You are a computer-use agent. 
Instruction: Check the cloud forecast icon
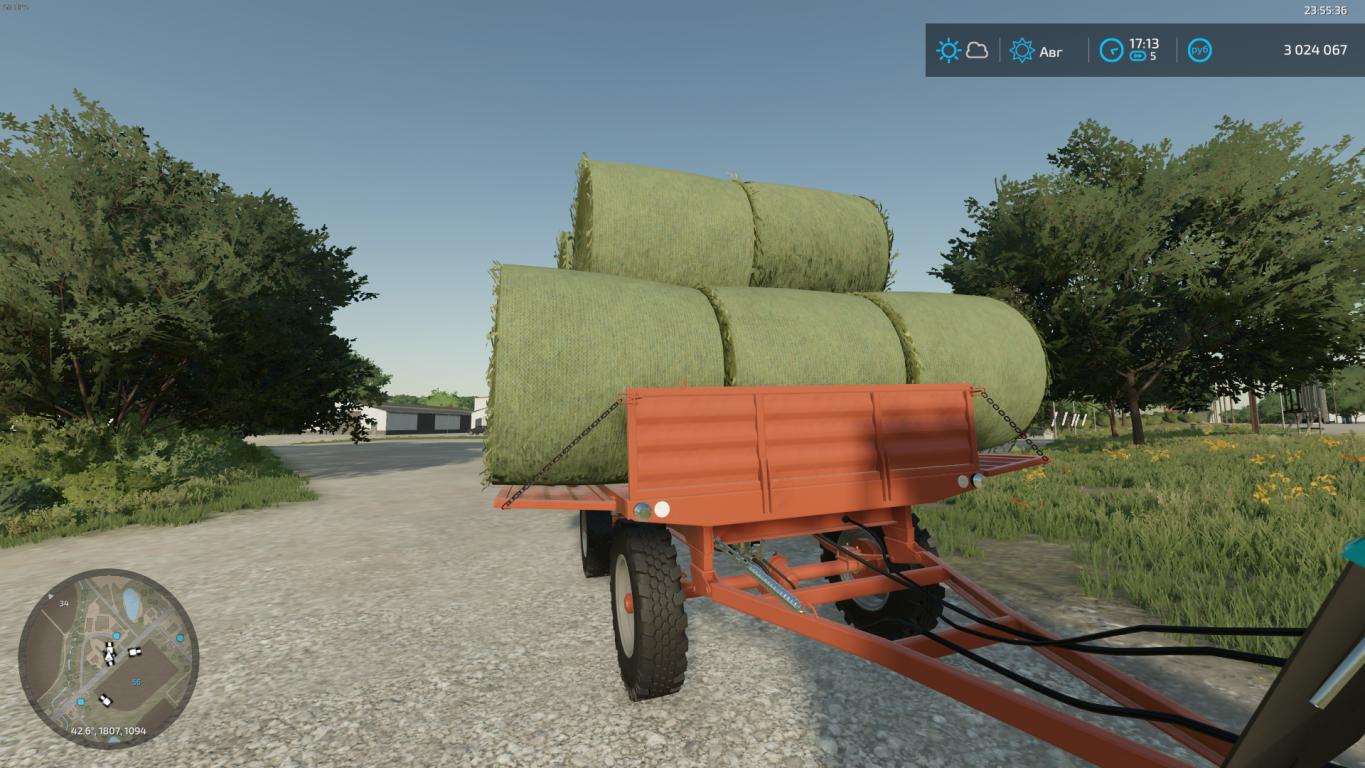tap(977, 50)
